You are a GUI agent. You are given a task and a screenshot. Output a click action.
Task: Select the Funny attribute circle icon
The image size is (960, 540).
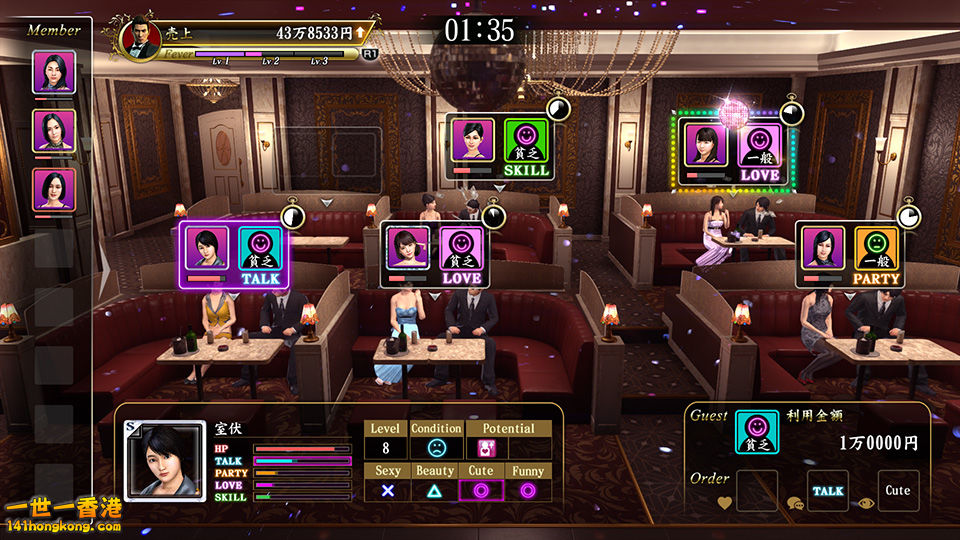527,490
